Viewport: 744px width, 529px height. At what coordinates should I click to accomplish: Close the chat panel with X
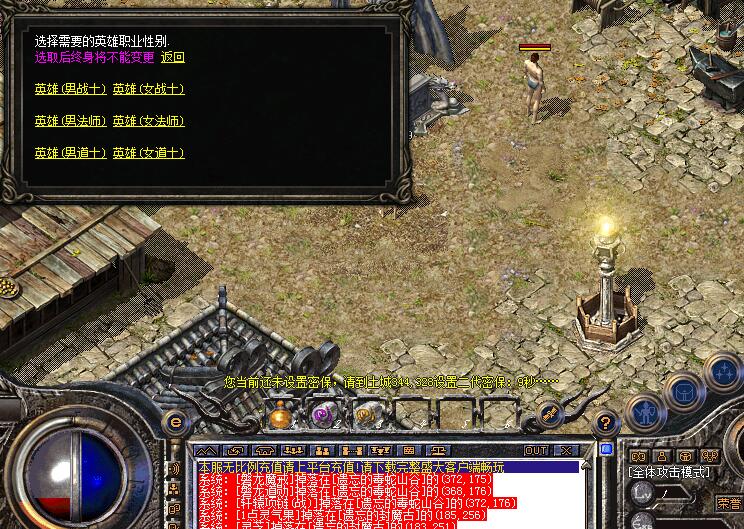click(566, 451)
